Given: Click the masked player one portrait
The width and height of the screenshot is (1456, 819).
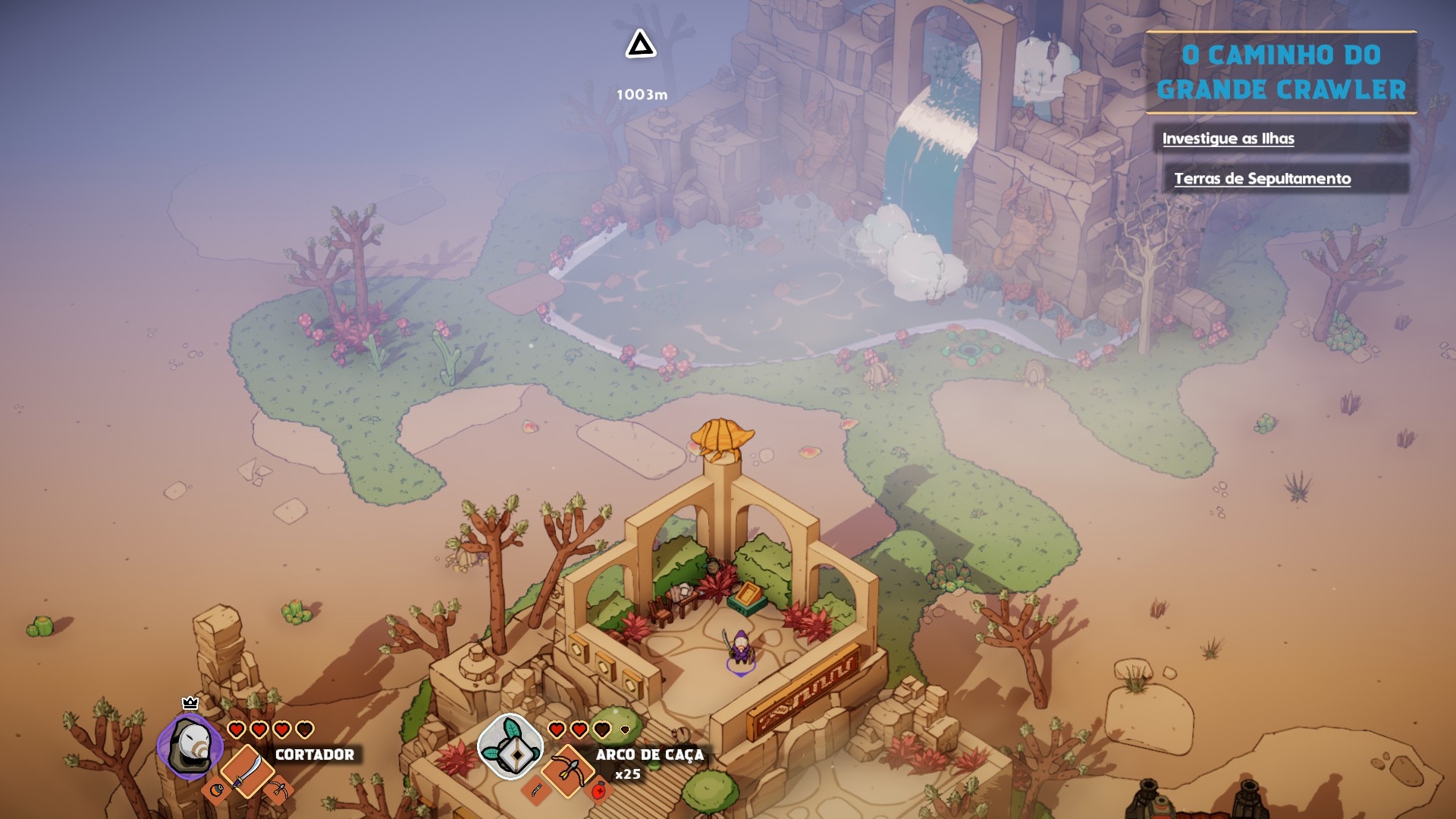Looking at the screenshot, I should point(190,746).
